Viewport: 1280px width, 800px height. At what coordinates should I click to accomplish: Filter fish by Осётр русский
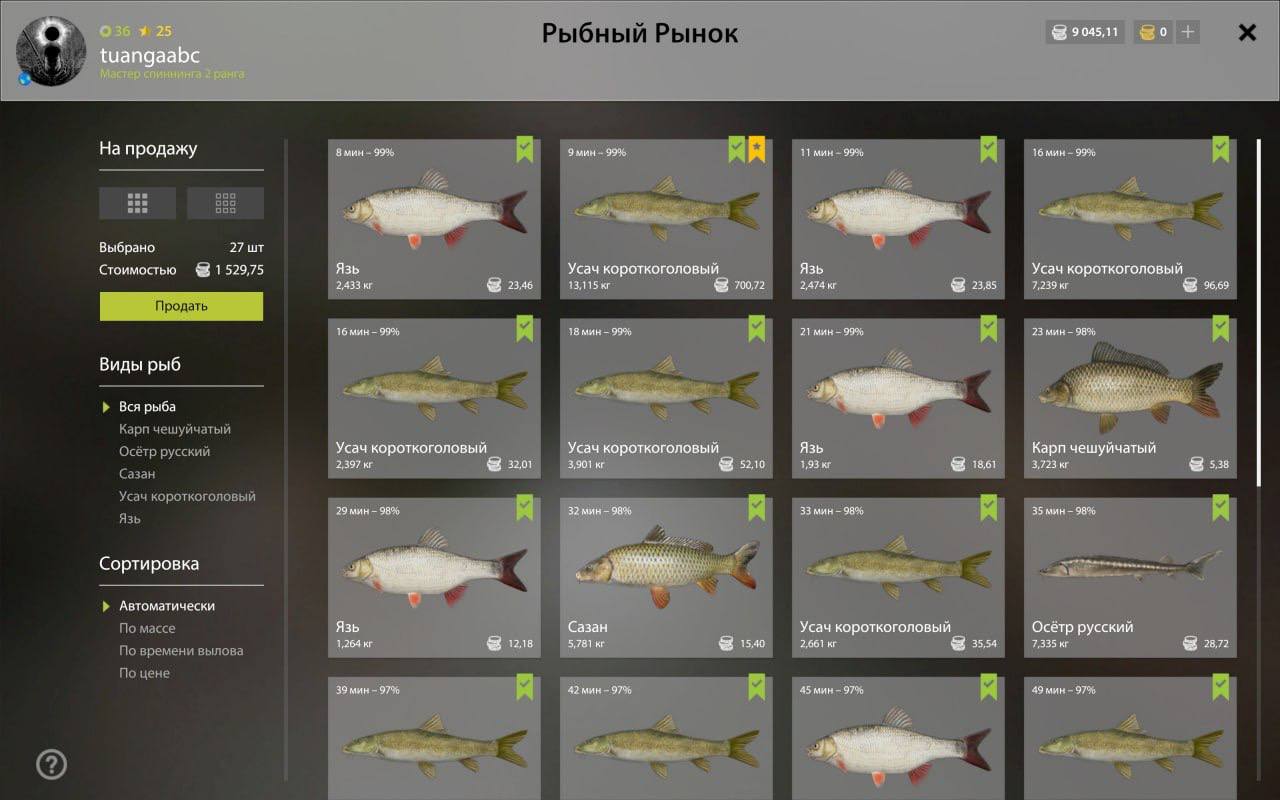(164, 452)
